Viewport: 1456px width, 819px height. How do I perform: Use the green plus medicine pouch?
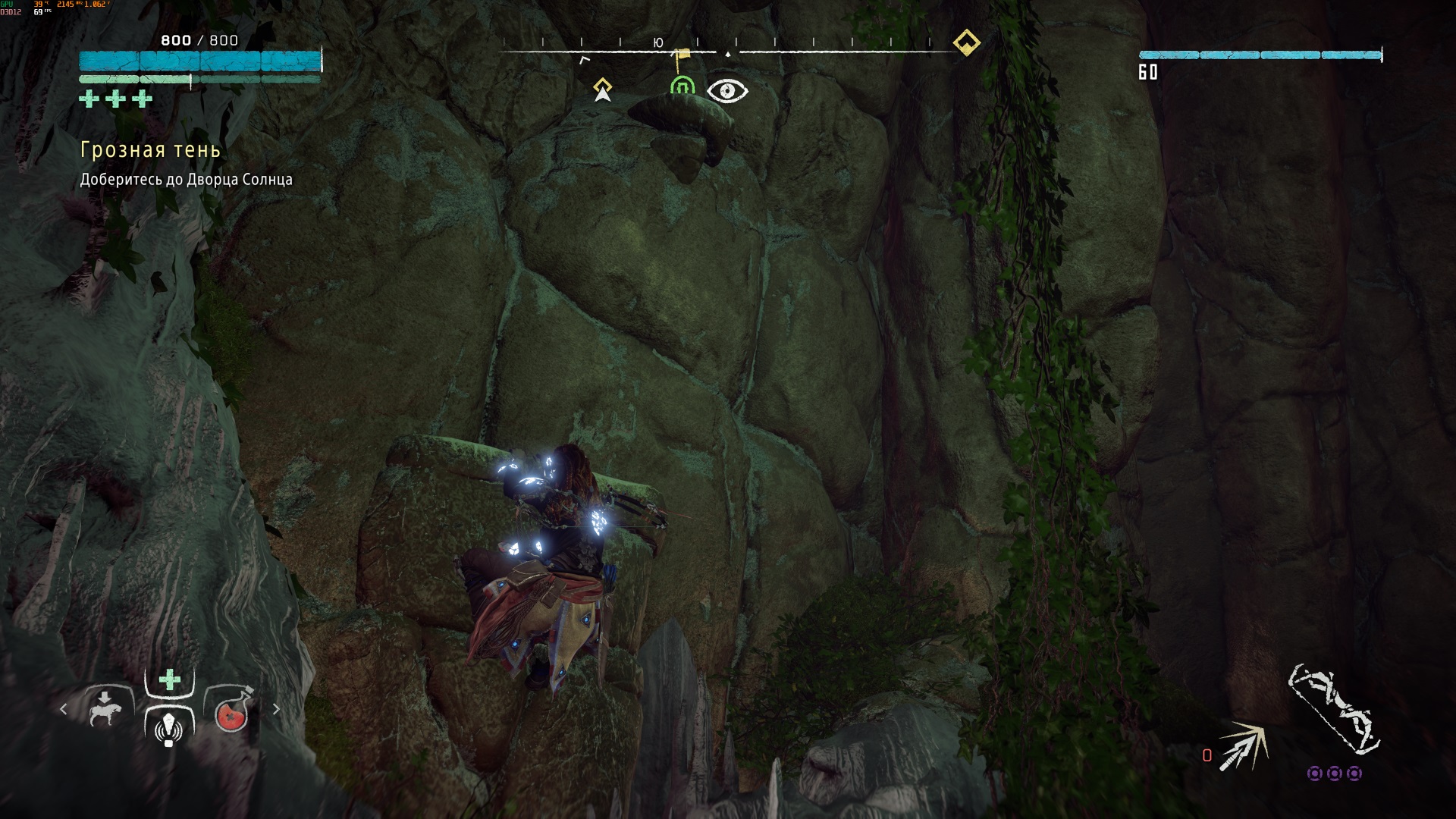coord(170,679)
